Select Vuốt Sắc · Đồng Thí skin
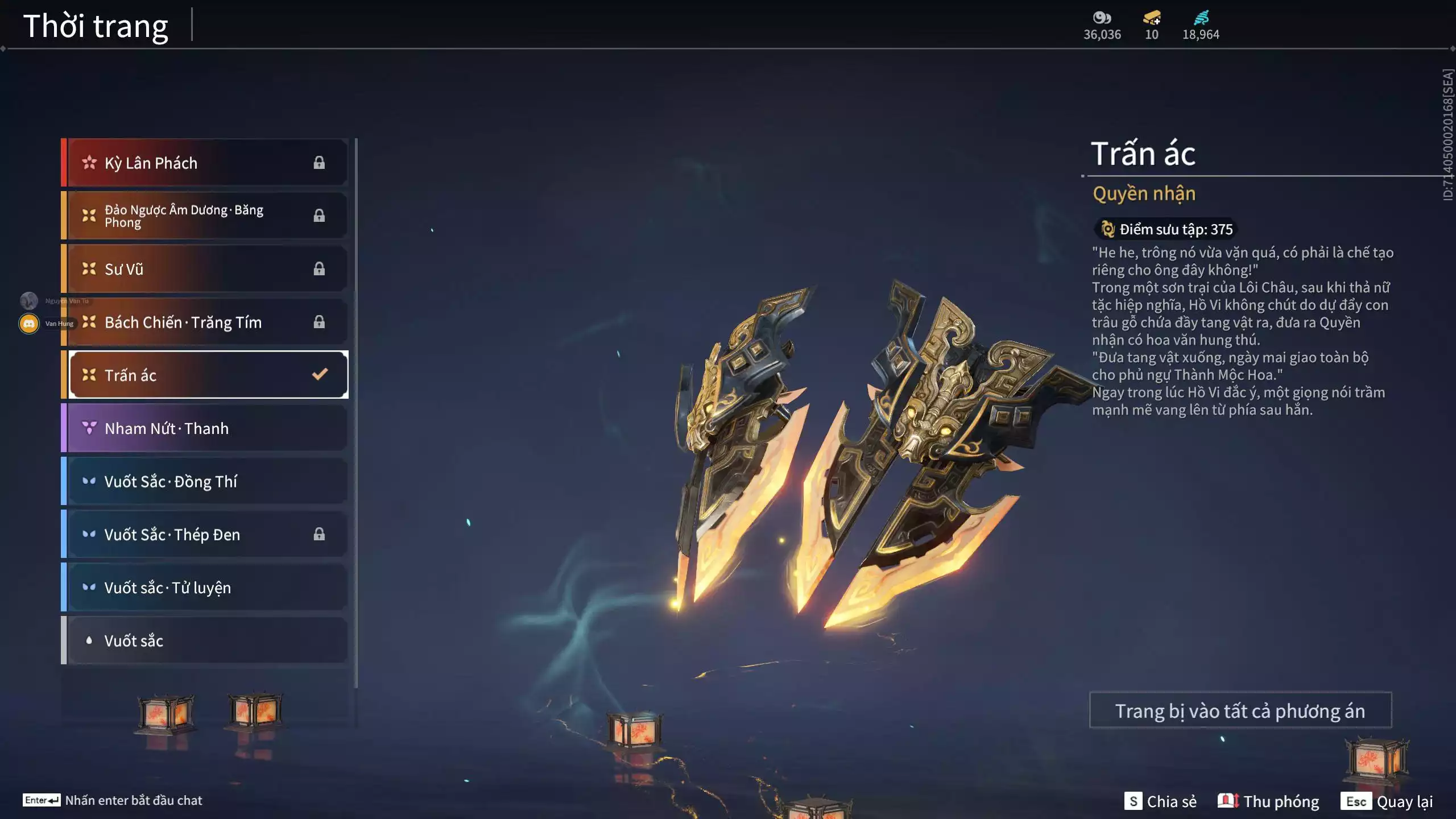 click(205, 482)
